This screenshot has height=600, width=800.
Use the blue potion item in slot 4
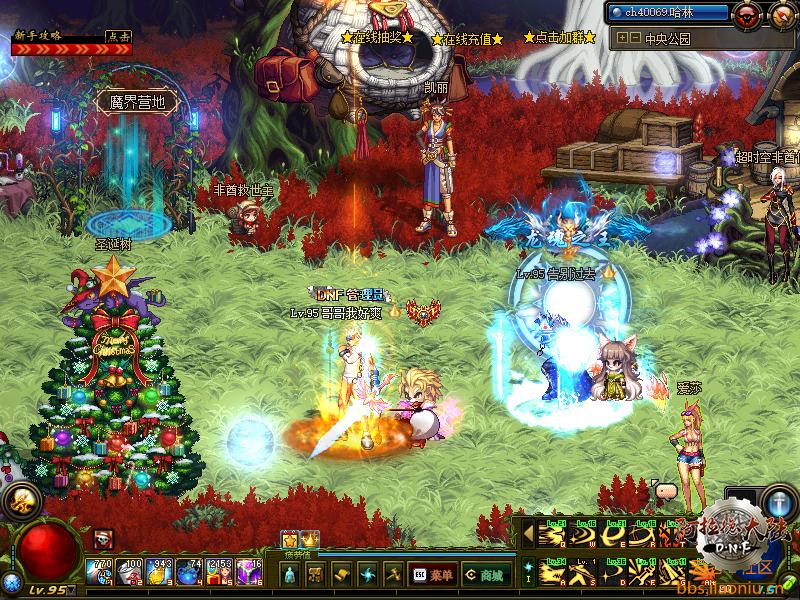[x=190, y=573]
